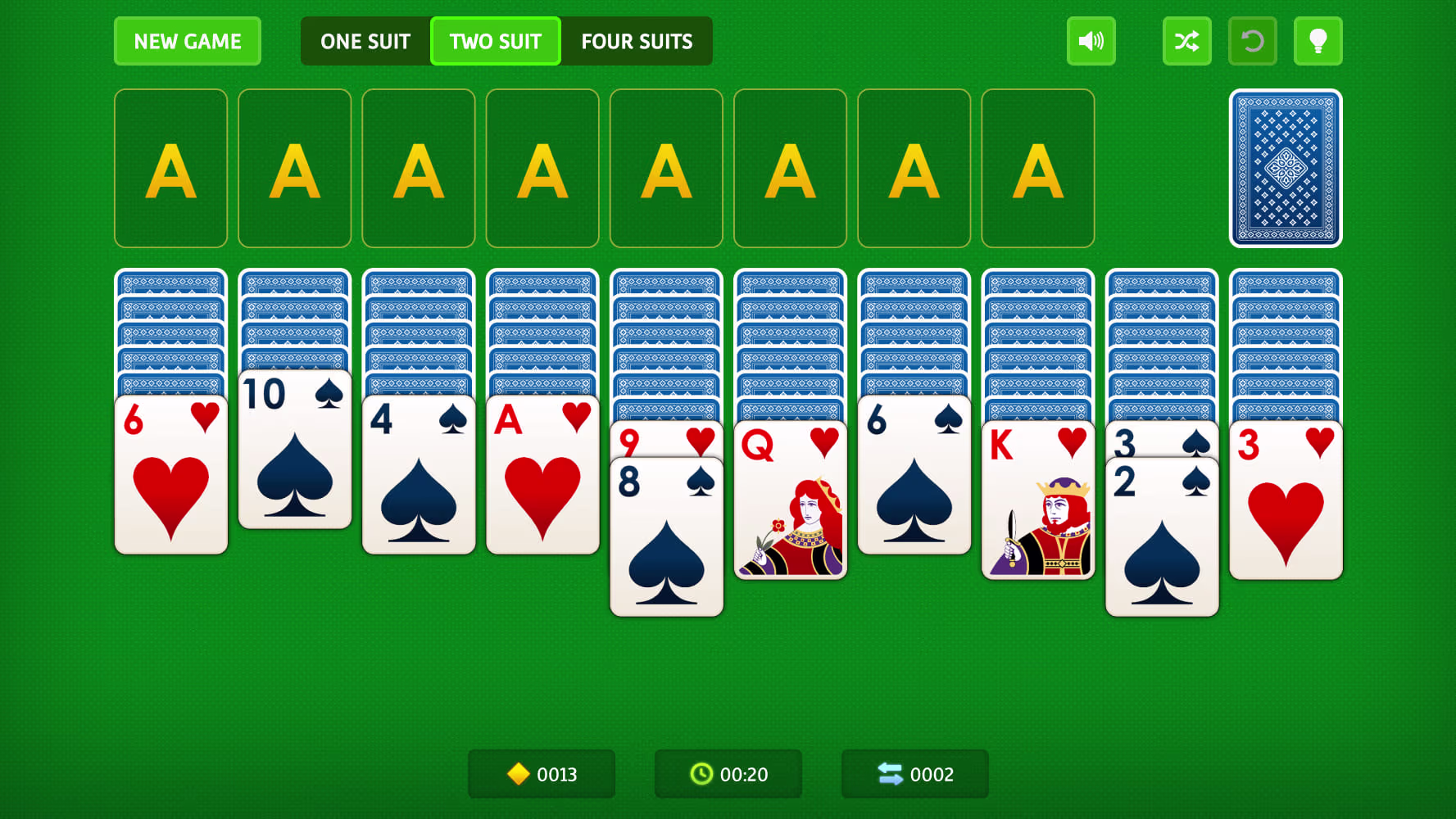Switch to Four Suits difficulty
This screenshot has height=819, width=1456.
(x=637, y=41)
